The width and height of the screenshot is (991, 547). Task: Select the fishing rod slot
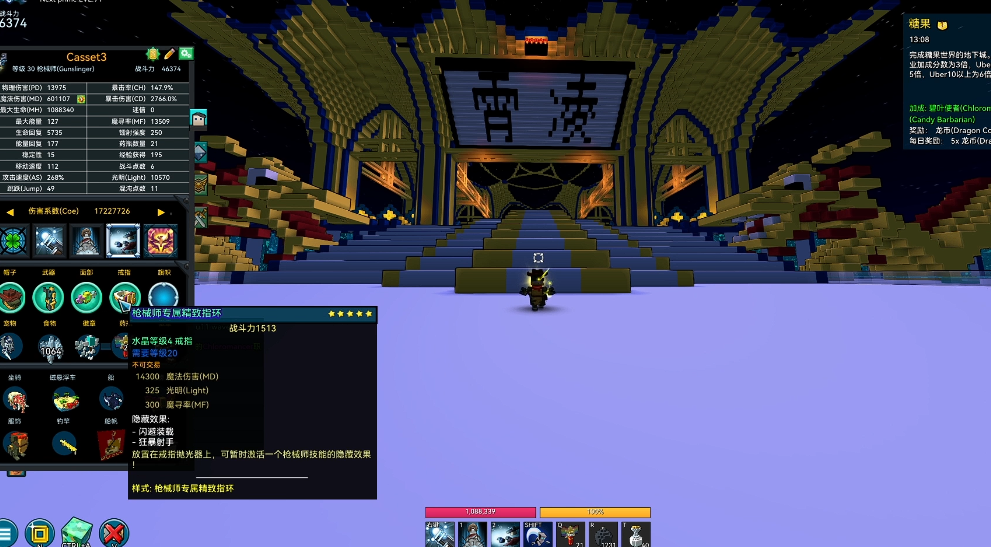(x=66, y=446)
